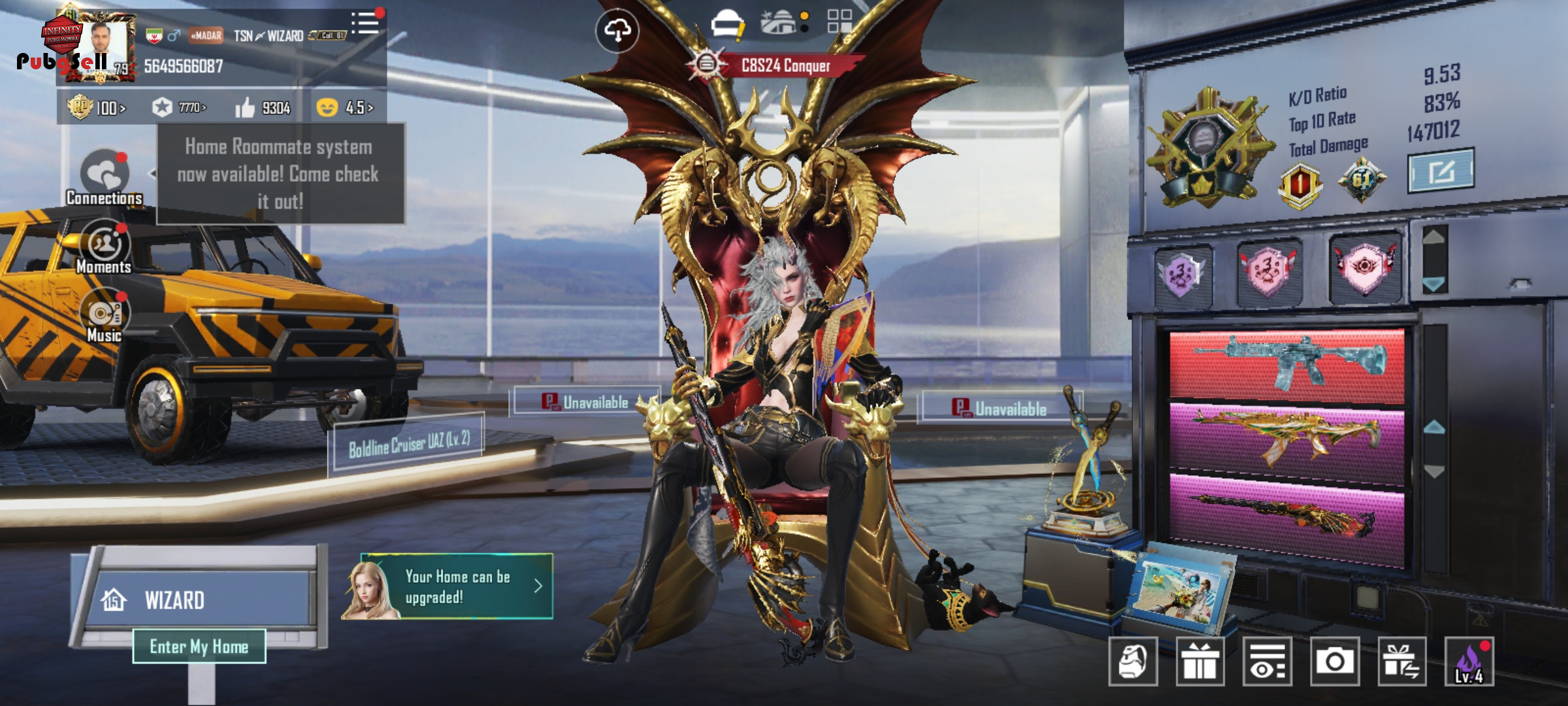Open the Home upgrade notification banner

click(448, 586)
